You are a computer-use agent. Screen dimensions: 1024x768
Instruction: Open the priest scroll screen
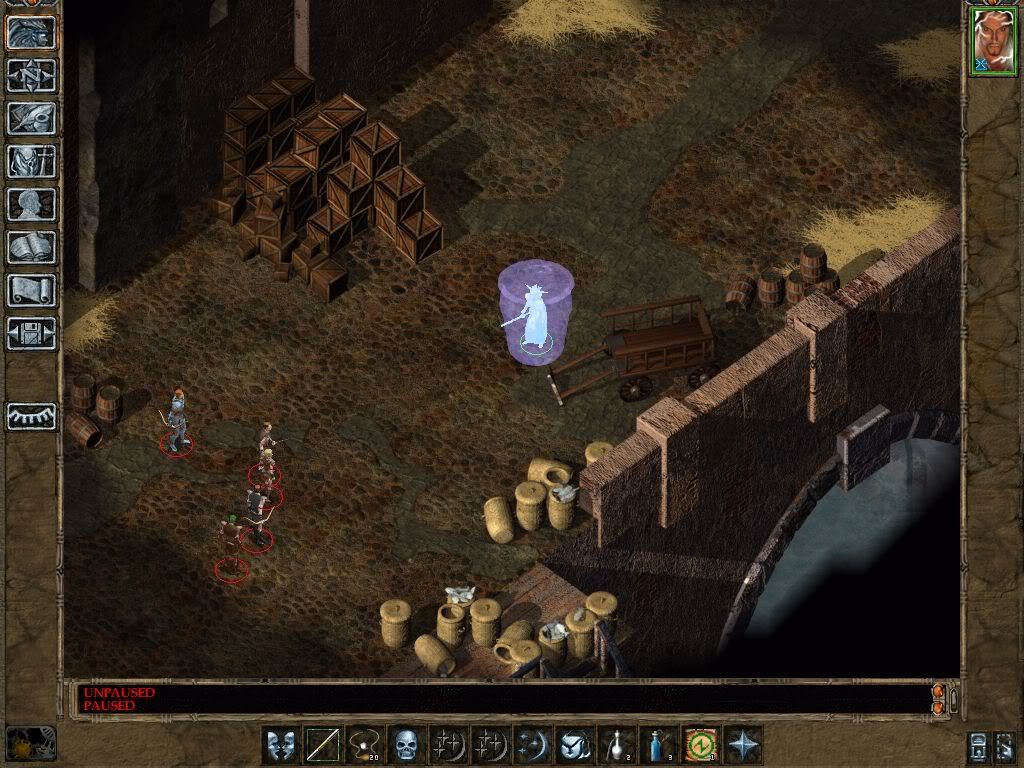pyautogui.click(x=31, y=290)
